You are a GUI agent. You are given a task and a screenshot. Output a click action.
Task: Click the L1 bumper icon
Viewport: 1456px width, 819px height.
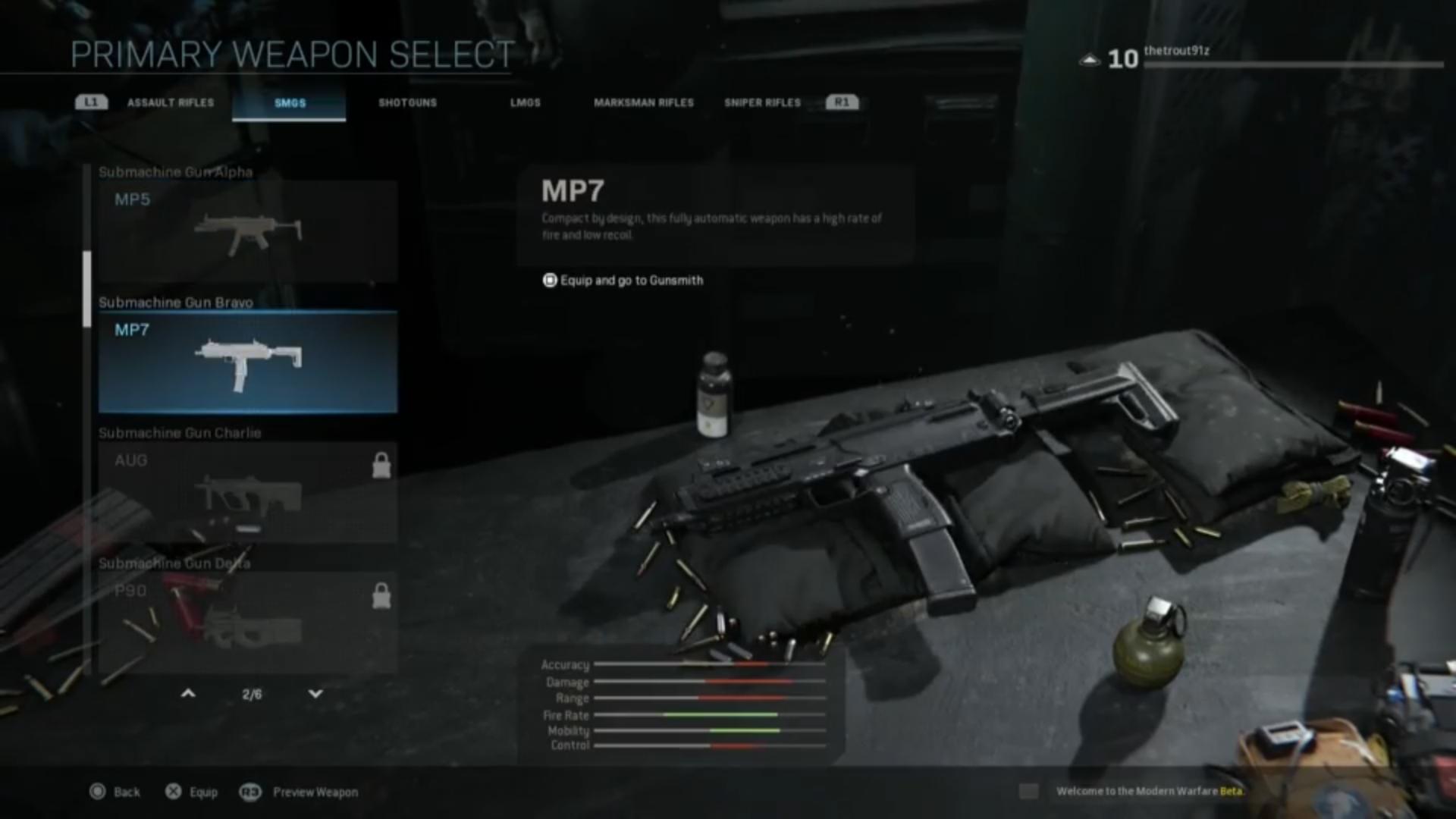point(90,102)
